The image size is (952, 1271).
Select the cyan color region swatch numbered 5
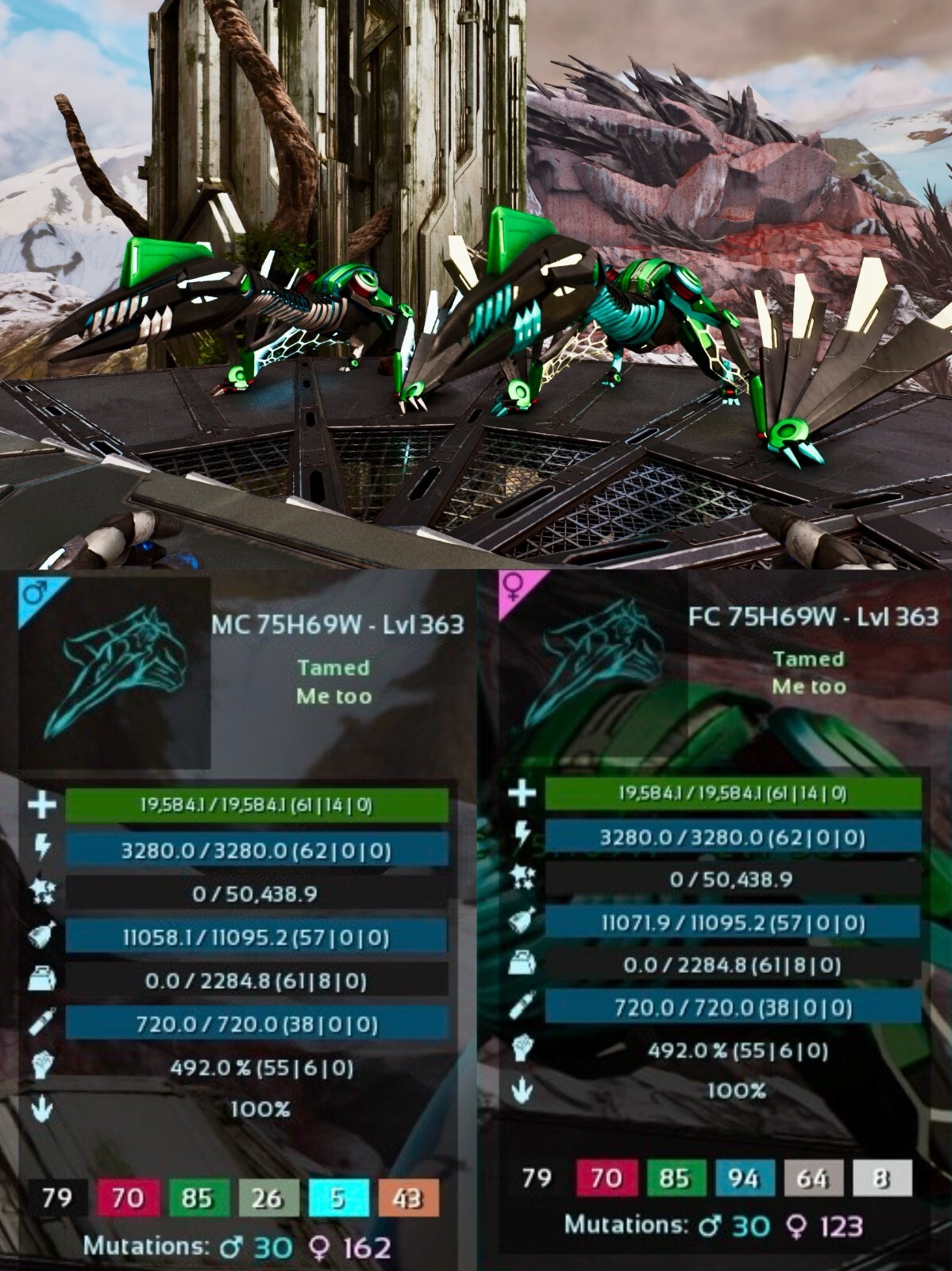point(338,1199)
